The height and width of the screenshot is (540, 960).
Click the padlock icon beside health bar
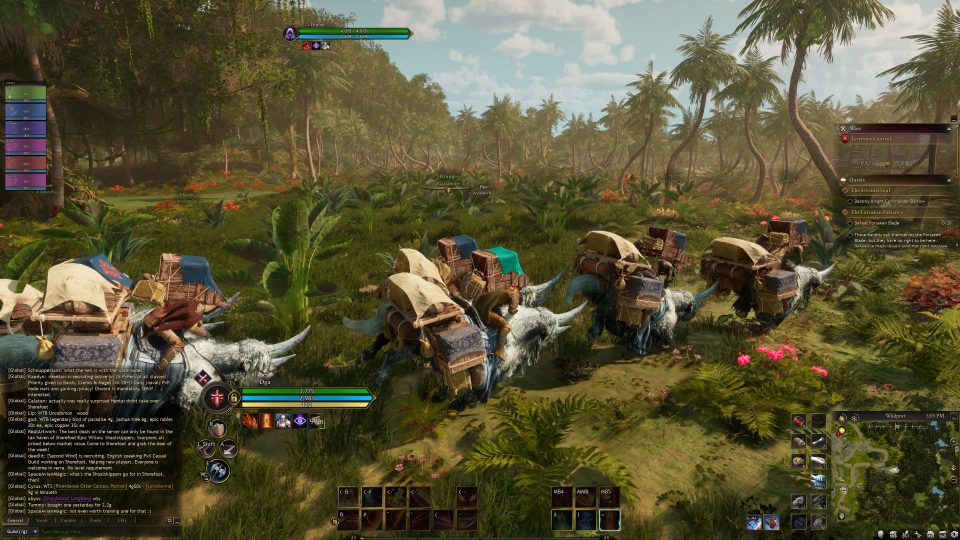coord(234,398)
